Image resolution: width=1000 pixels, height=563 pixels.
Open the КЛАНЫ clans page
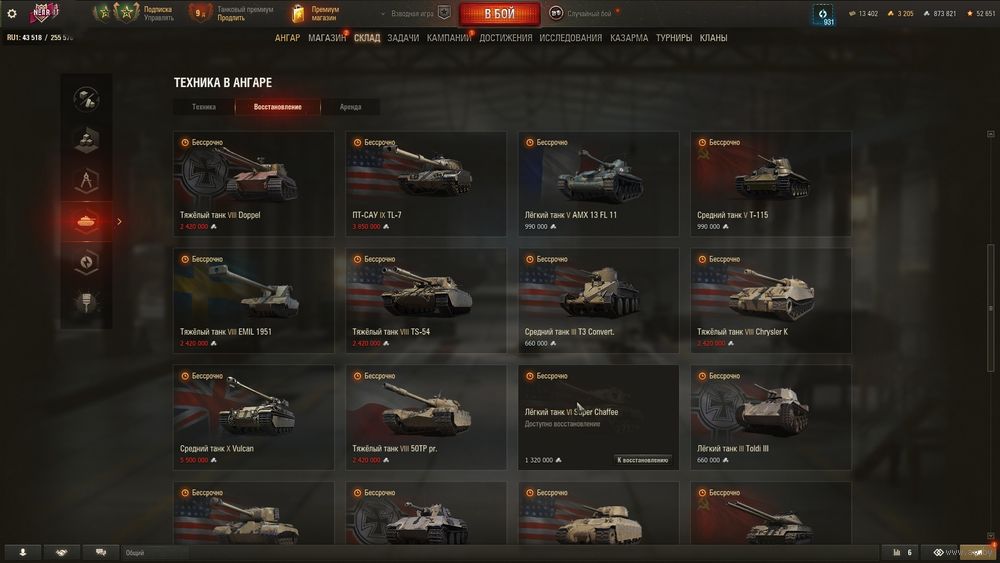click(x=713, y=38)
